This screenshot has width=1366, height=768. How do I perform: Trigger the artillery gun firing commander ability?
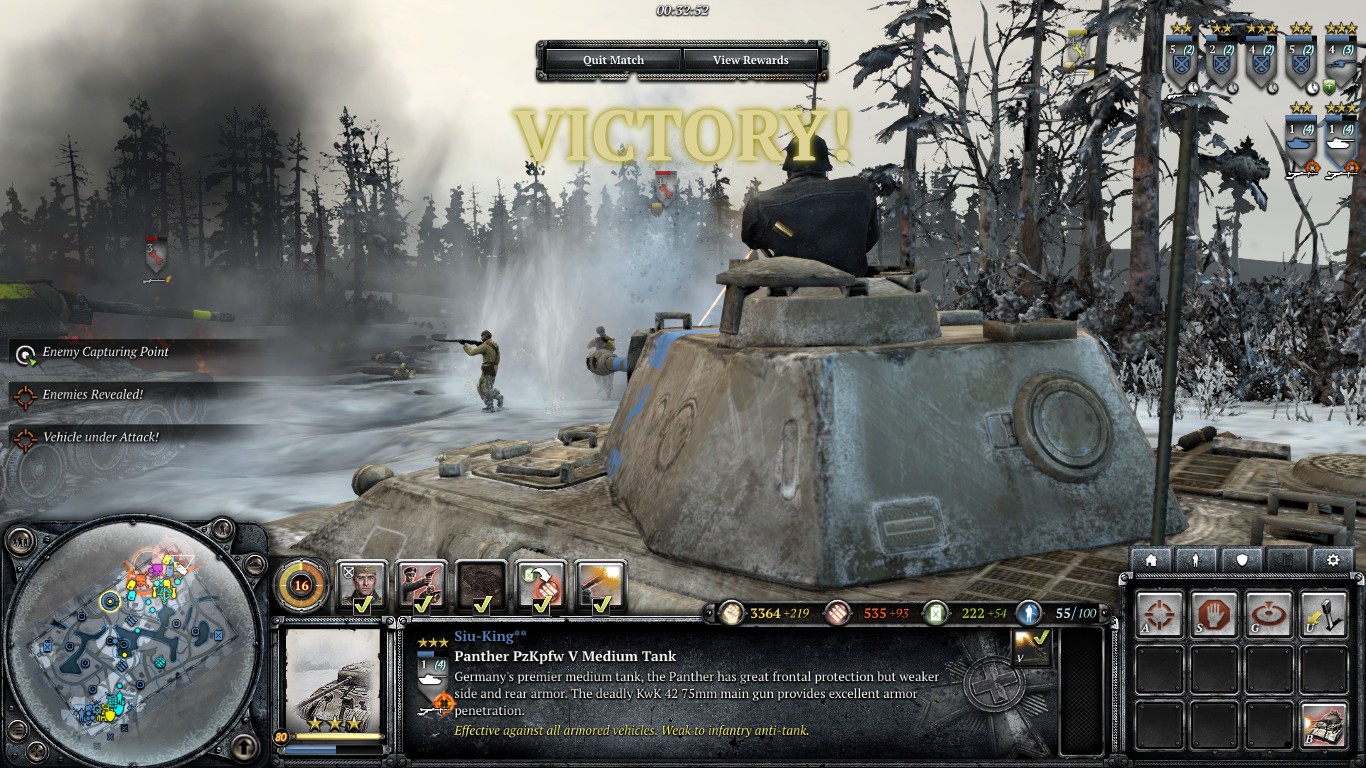[601, 586]
